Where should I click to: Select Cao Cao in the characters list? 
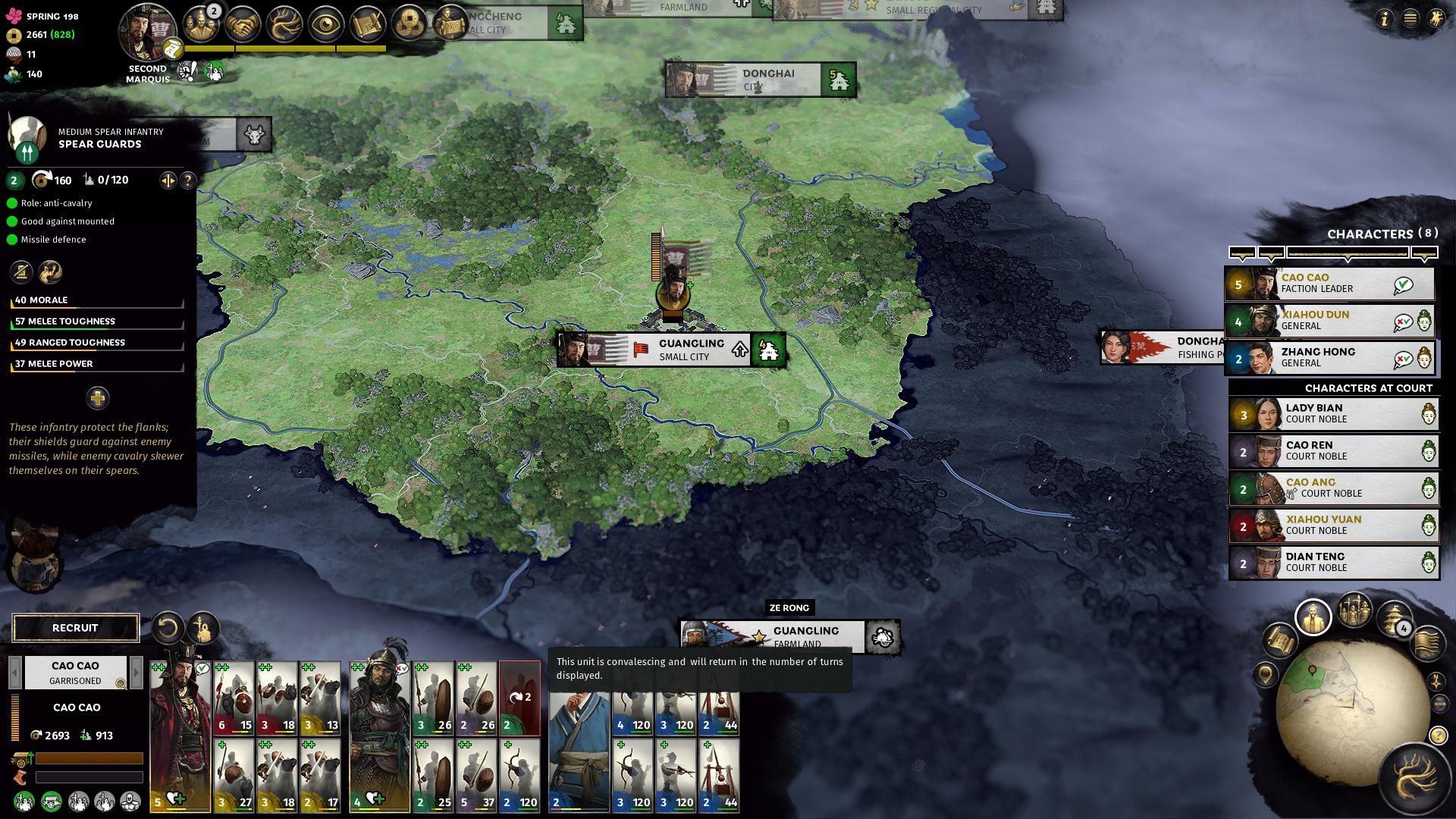(1329, 284)
